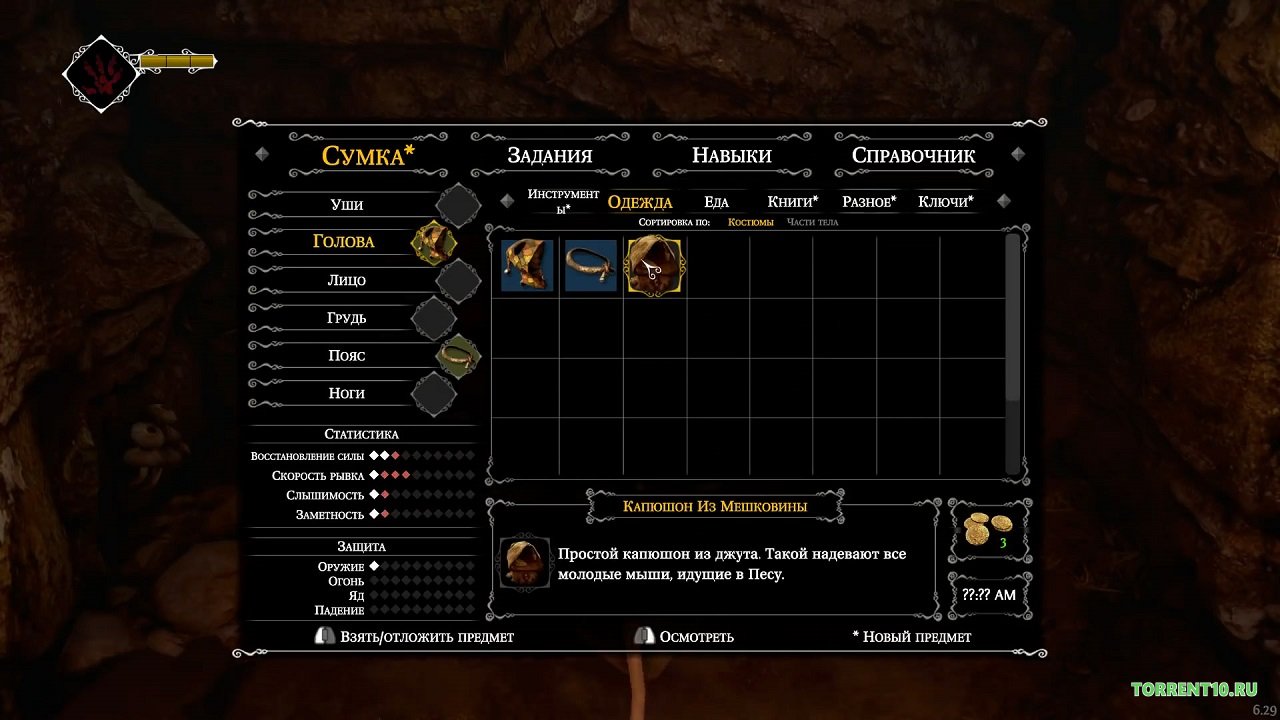Open the Пояс equipment slot
Image resolution: width=1280 pixels, height=720 pixels.
[x=347, y=356]
